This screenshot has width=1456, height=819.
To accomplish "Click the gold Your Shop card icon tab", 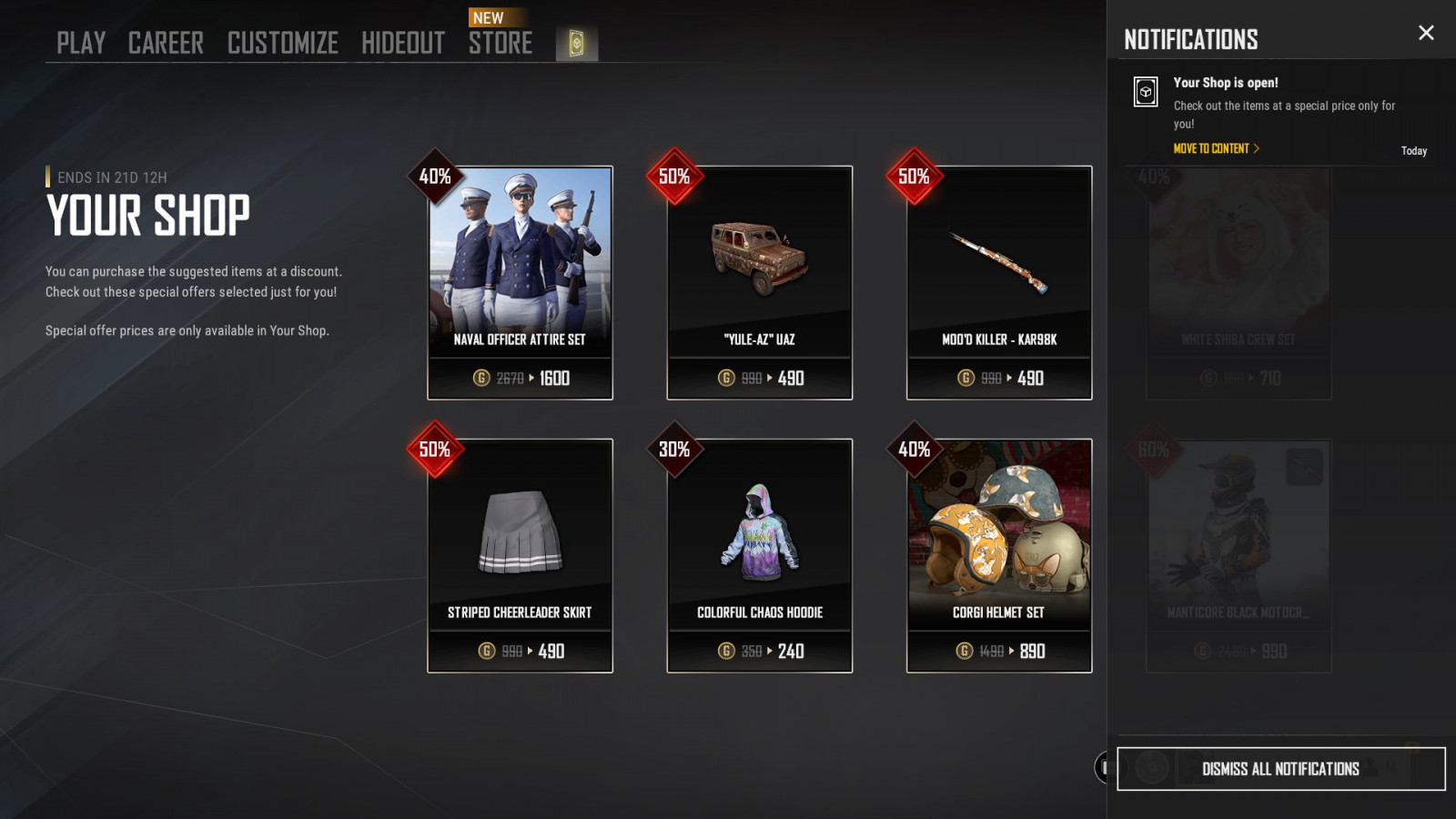I will pos(577,44).
